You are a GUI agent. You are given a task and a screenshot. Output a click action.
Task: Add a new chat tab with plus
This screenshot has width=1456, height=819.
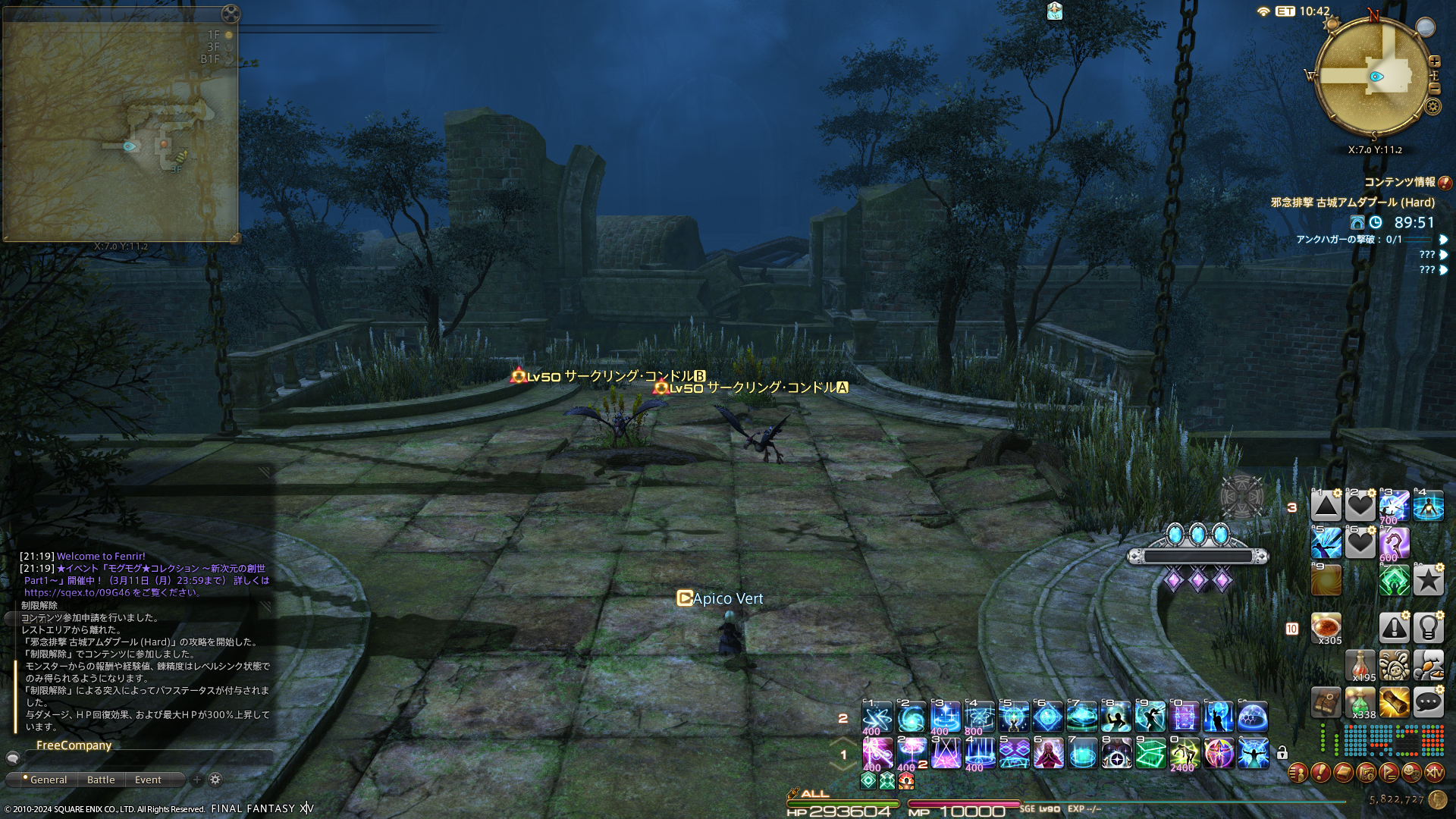(197, 780)
